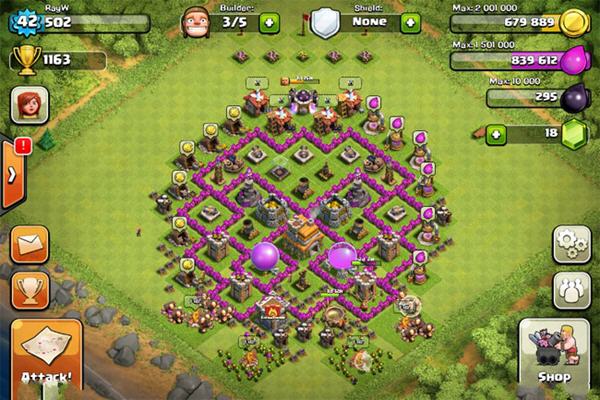View the trophy leaderboard button
The width and height of the screenshot is (600, 400).
[x=30, y=289]
